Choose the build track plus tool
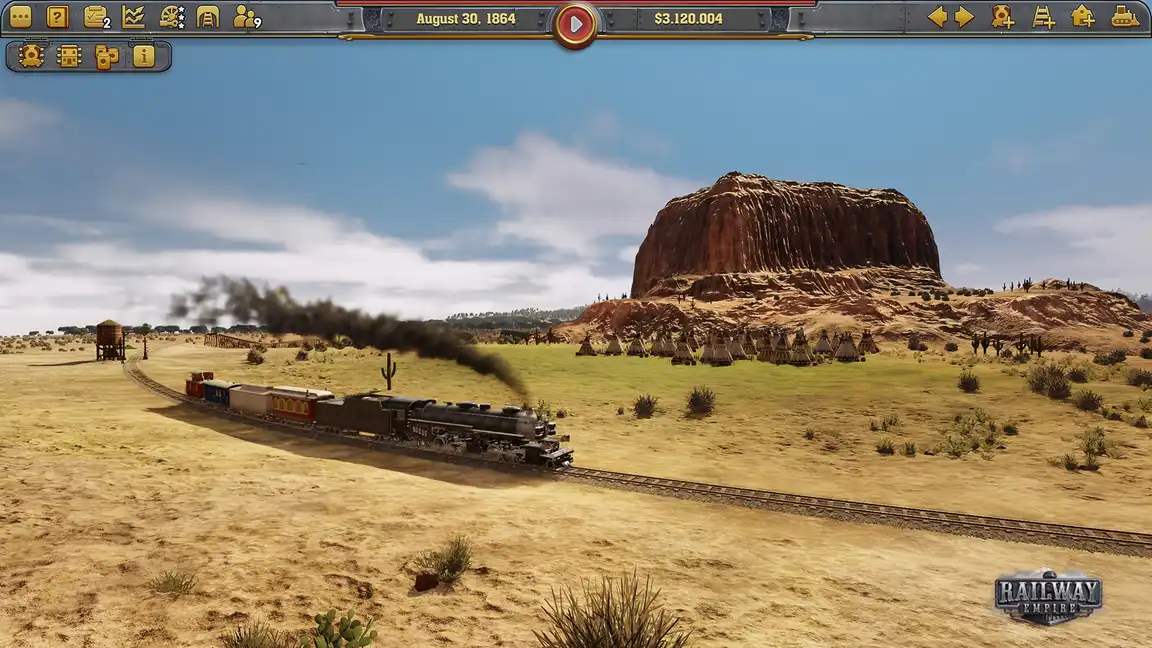Image resolution: width=1152 pixels, height=648 pixels. [1043, 17]
